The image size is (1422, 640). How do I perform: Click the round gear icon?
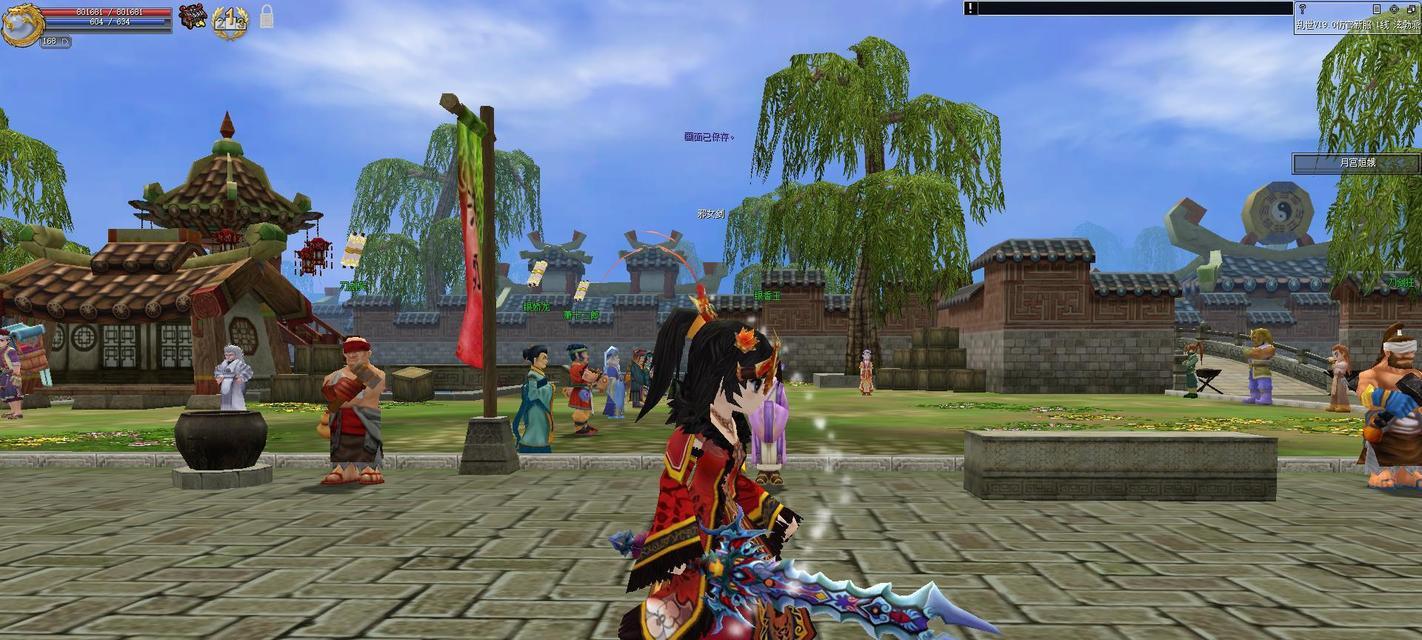point(1394,8)
